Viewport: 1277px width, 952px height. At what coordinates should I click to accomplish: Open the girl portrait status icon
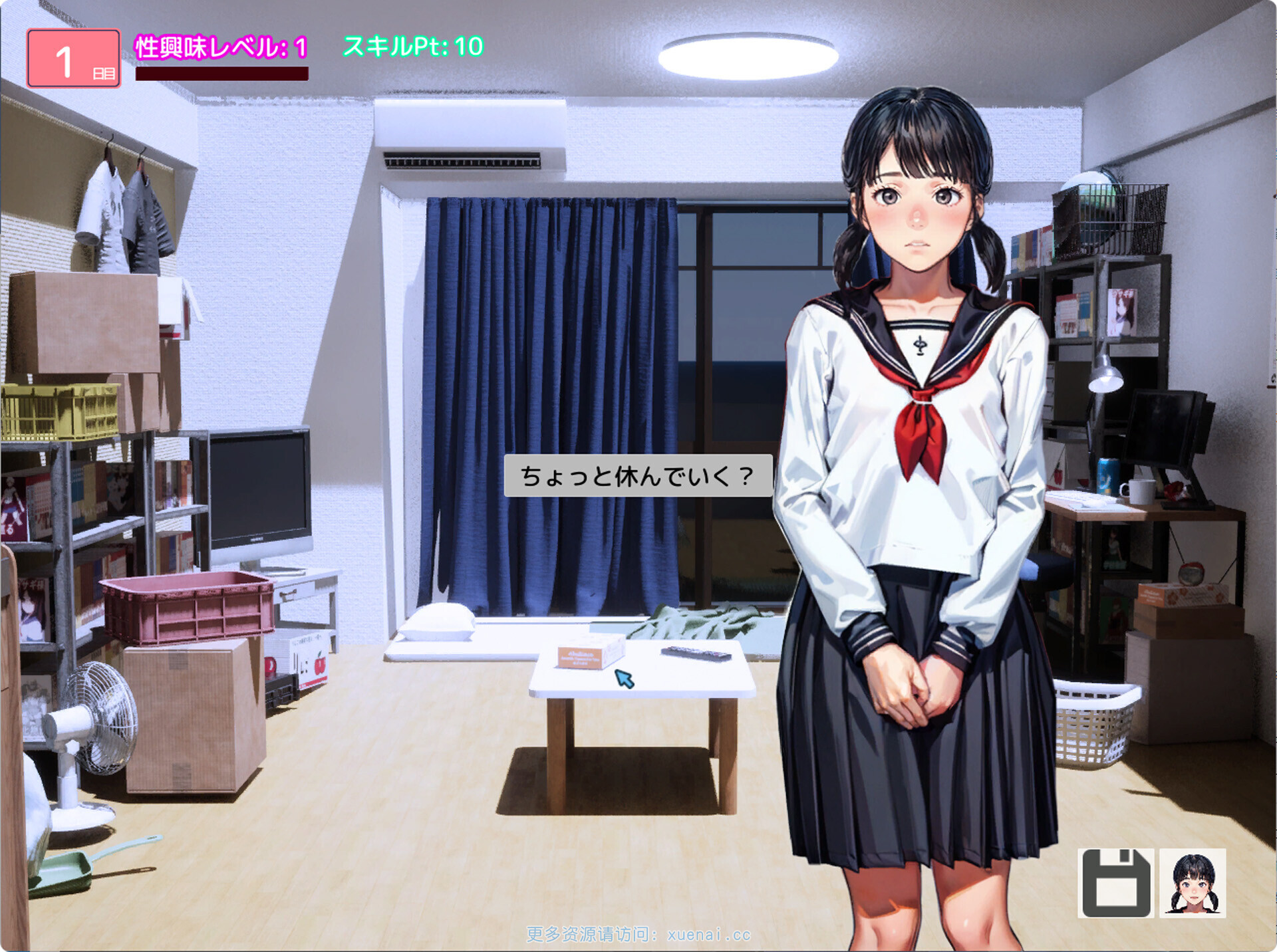point(1193,883)
